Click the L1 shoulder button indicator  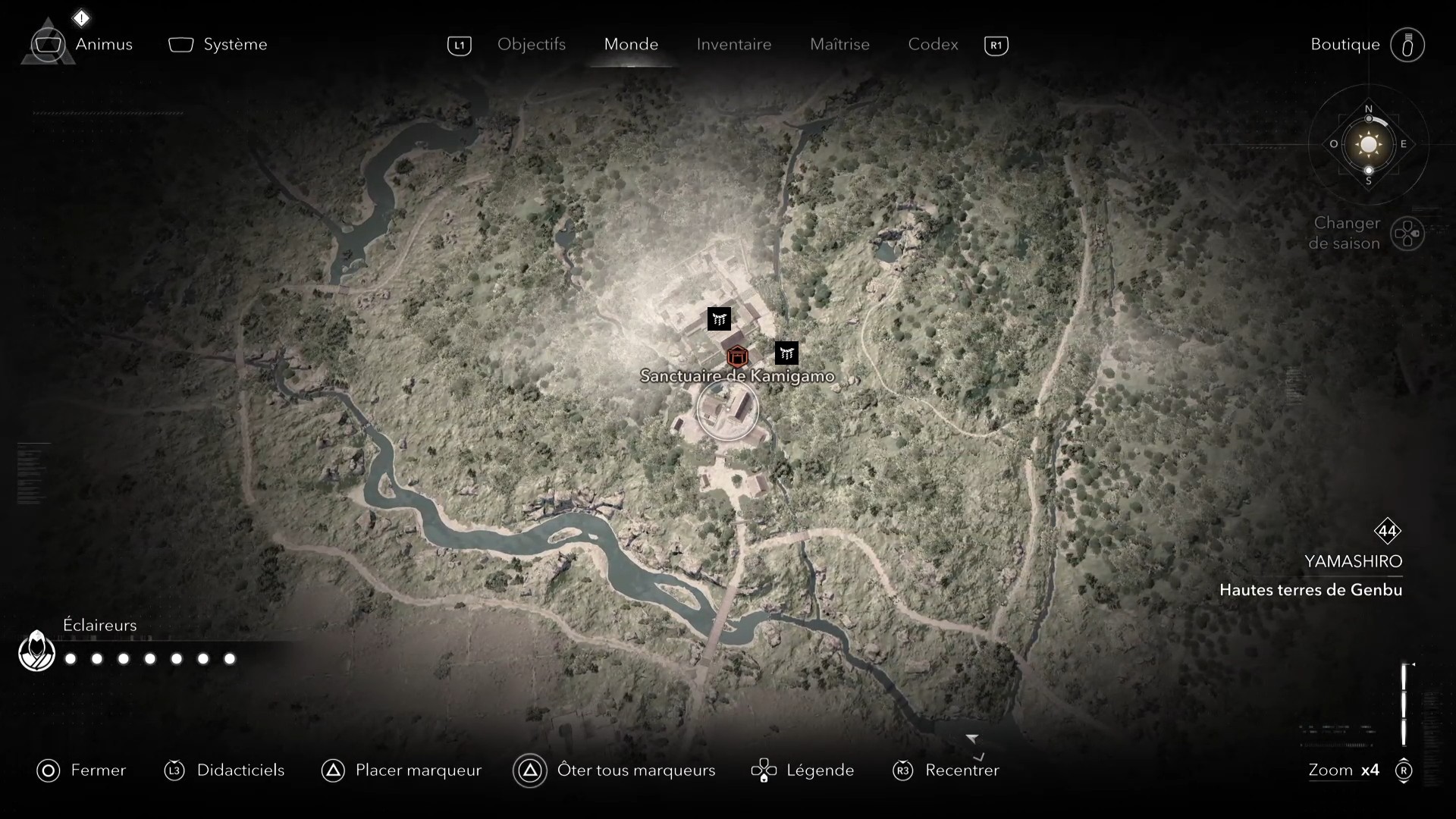[x=460, y=45]
